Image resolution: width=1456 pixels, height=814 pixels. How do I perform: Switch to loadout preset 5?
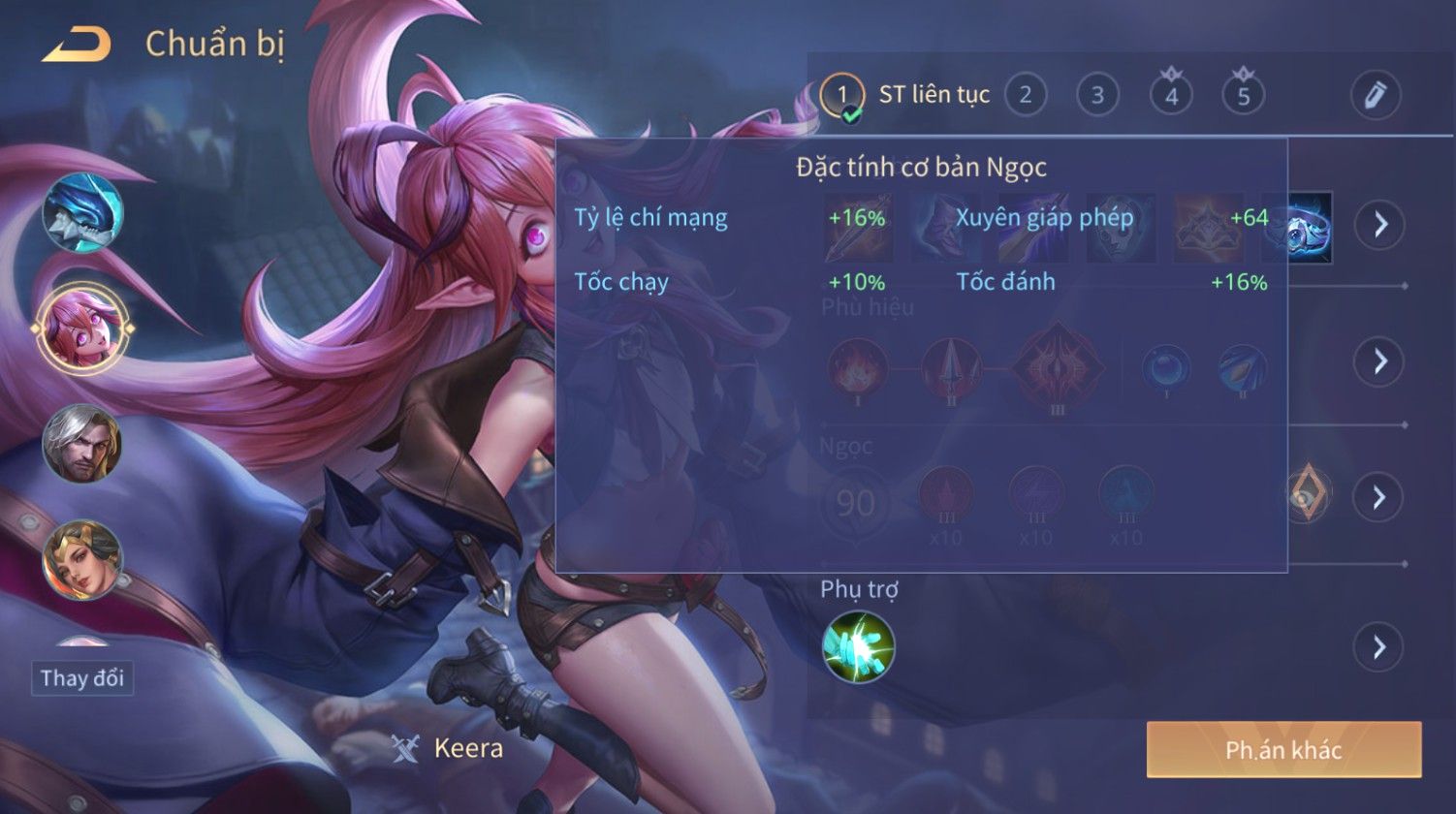coord(1244,95)
